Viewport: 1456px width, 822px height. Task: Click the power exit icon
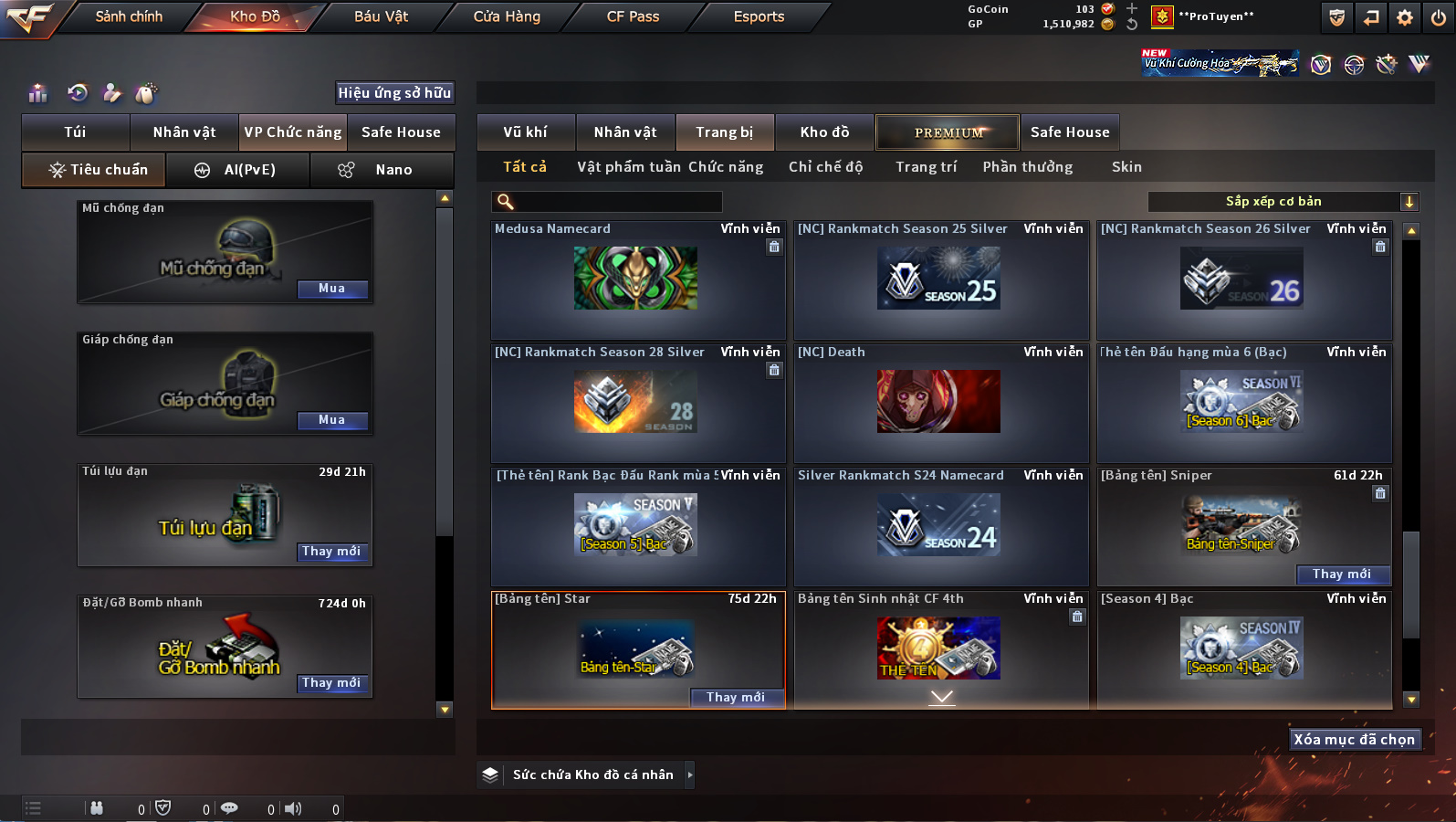(1438, 17)
